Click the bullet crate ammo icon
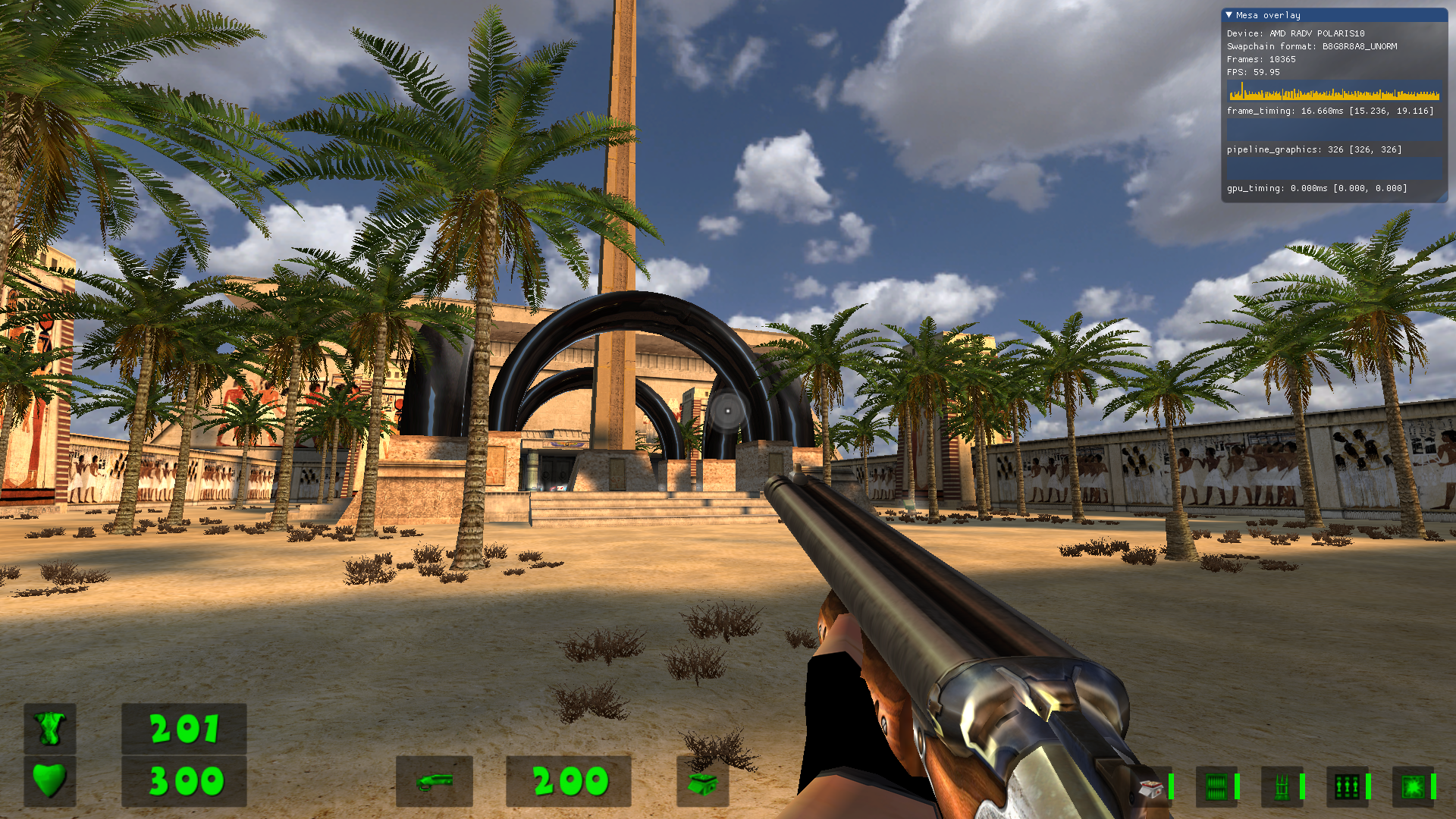 click(1216, 789)
